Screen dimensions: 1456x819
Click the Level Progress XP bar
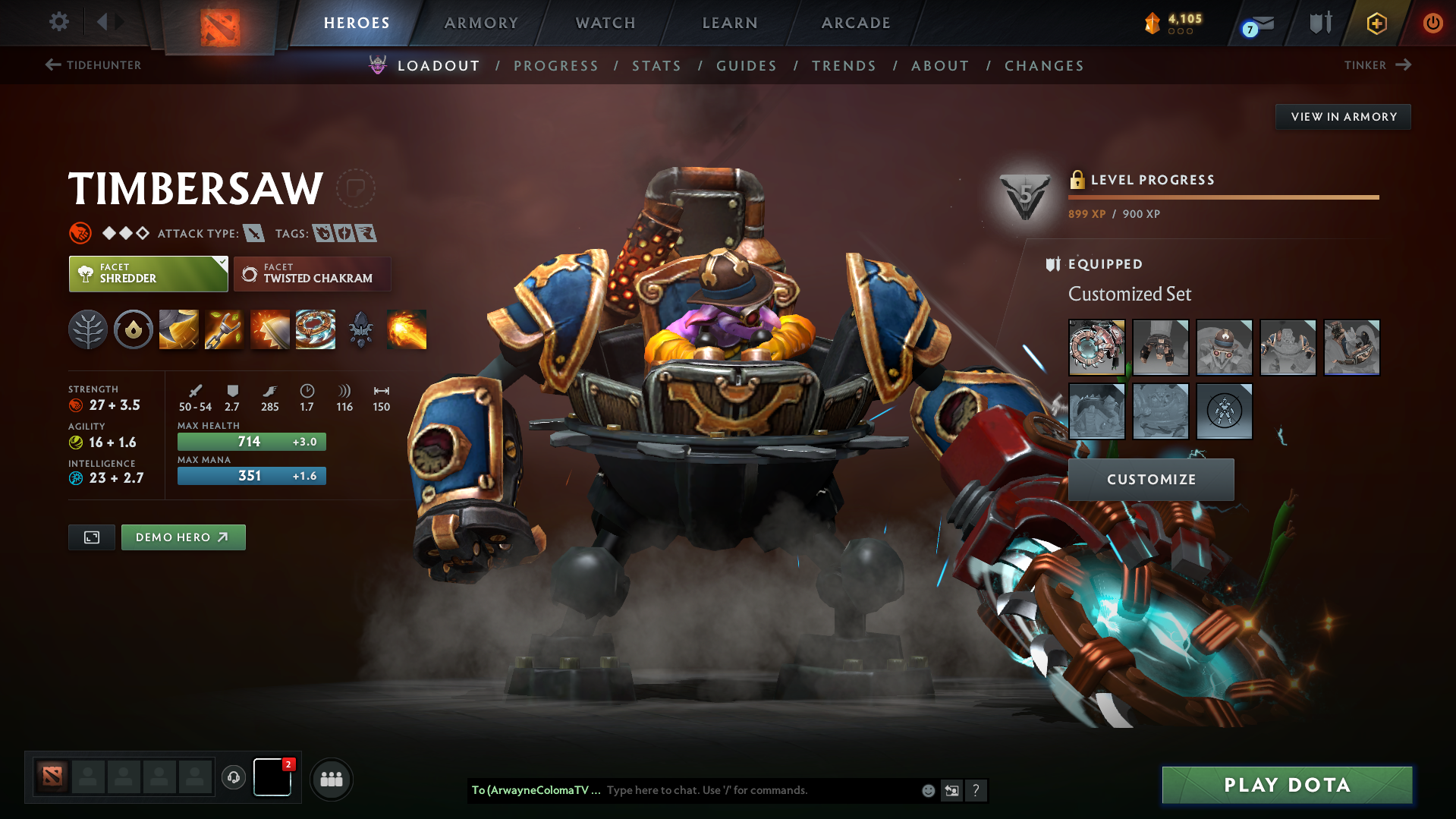coord(1222,197)
